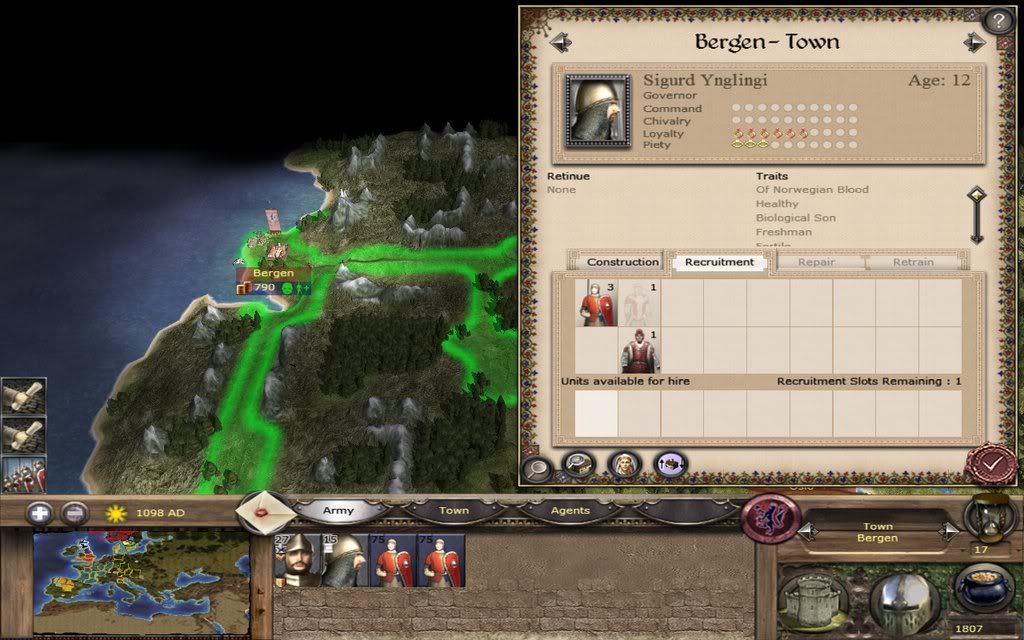Open the recruitment knight helmet button
1024x640 pixels.
pos(903,600)
